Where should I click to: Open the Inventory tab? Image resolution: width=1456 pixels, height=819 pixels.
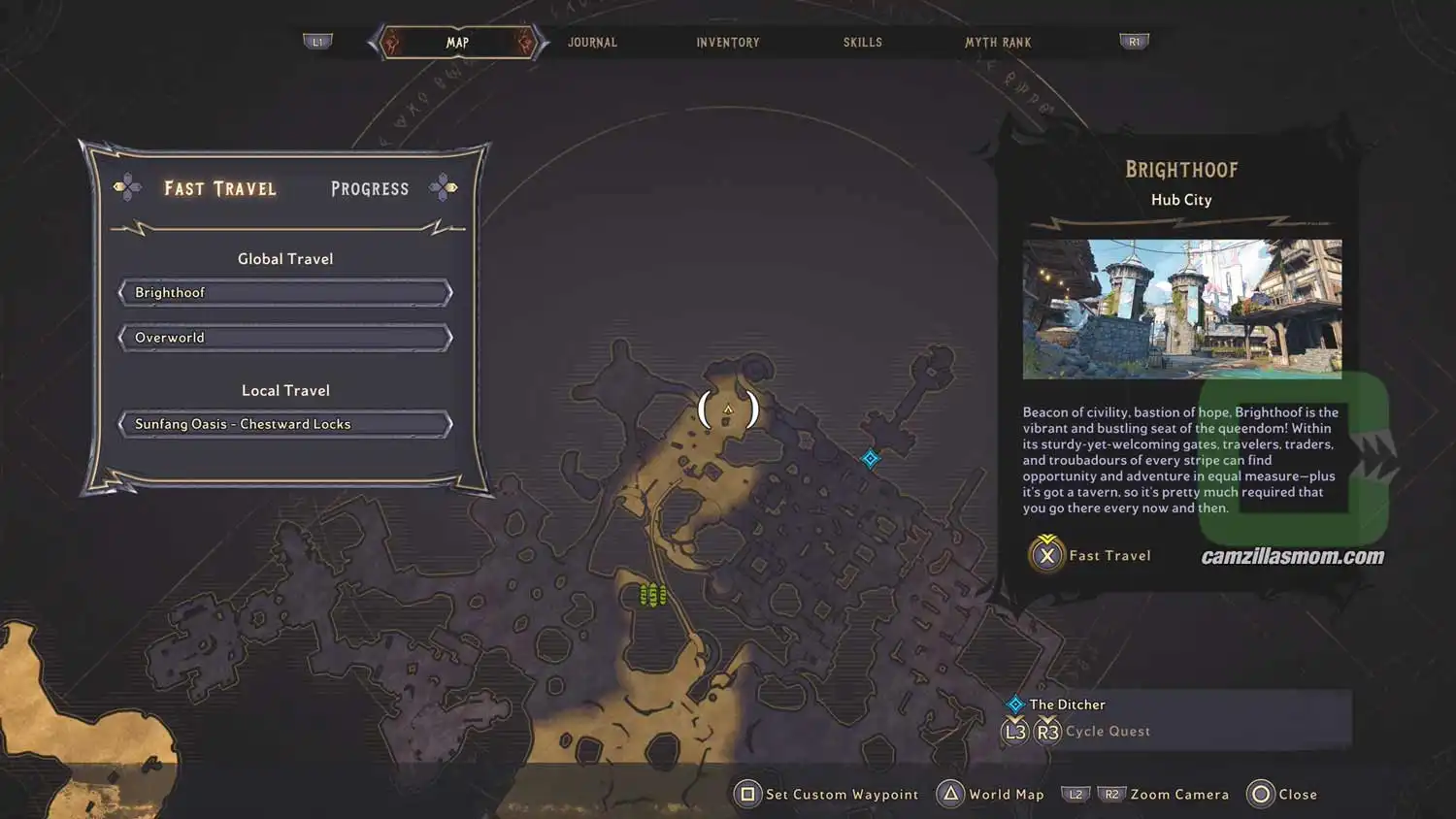coord(728,43)
